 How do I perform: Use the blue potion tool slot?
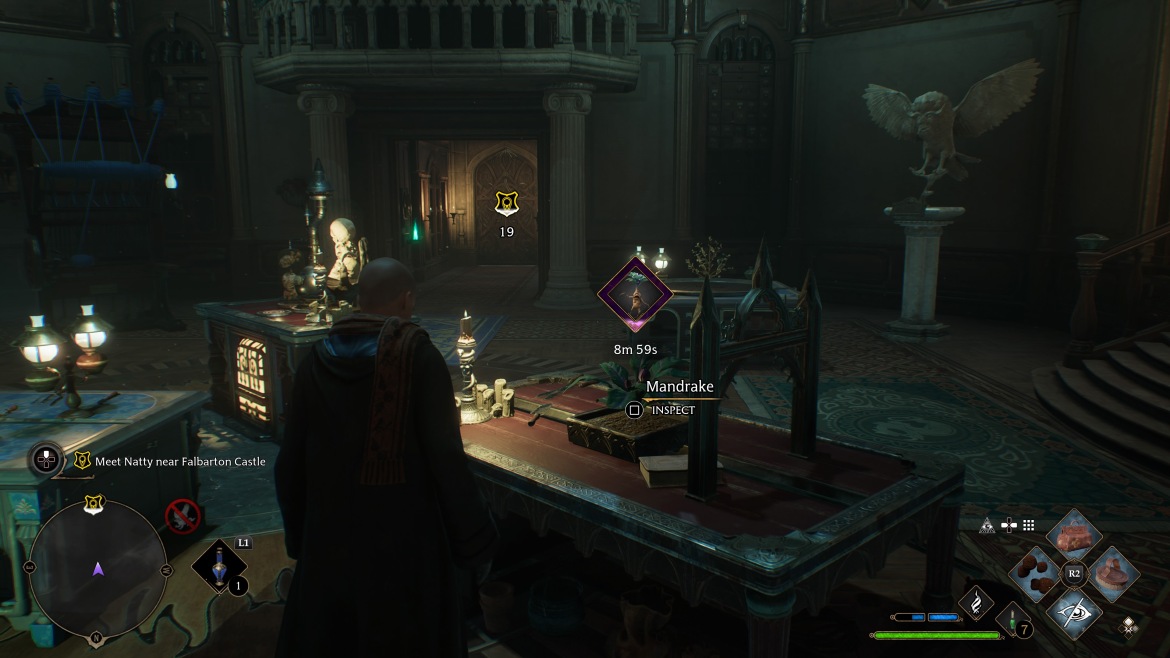[x=219, y=566]
